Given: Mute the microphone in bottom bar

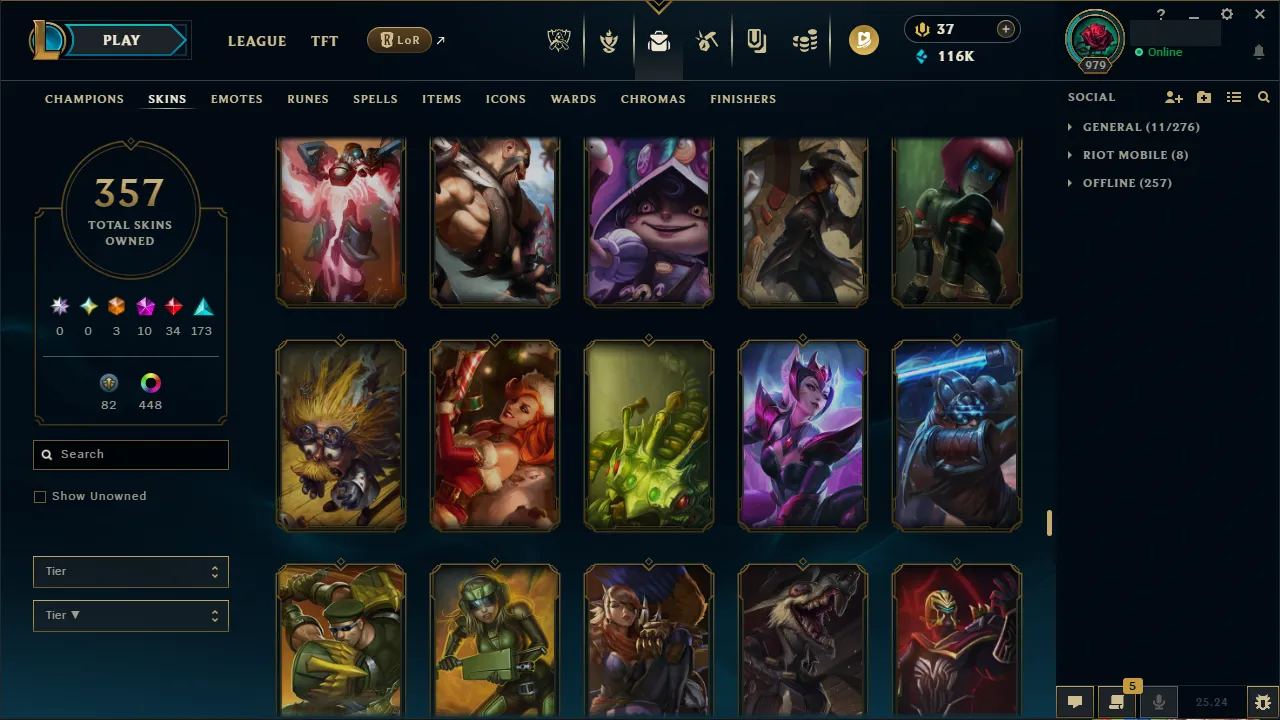Looking at the screenshot, I should (1159, 701).
